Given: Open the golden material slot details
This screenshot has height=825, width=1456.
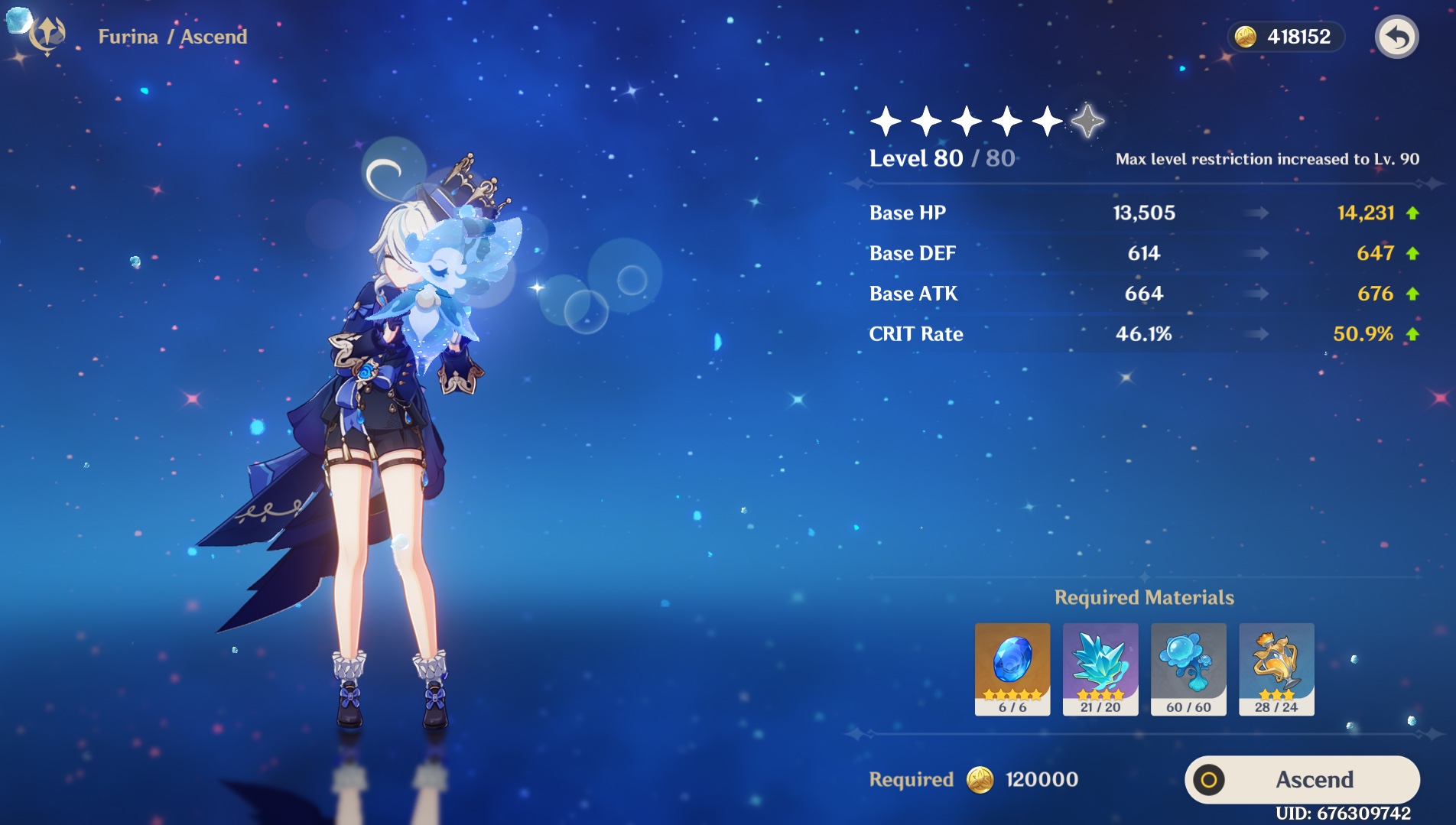Looking at the screenshot, I should pyautogui.click(x=1276, y=668).
